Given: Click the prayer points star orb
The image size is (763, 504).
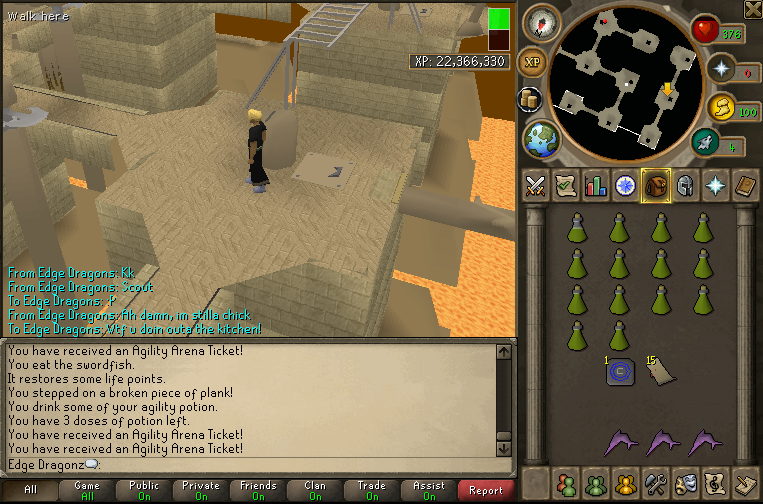Looking at the screenshot, I should point(721,68).
